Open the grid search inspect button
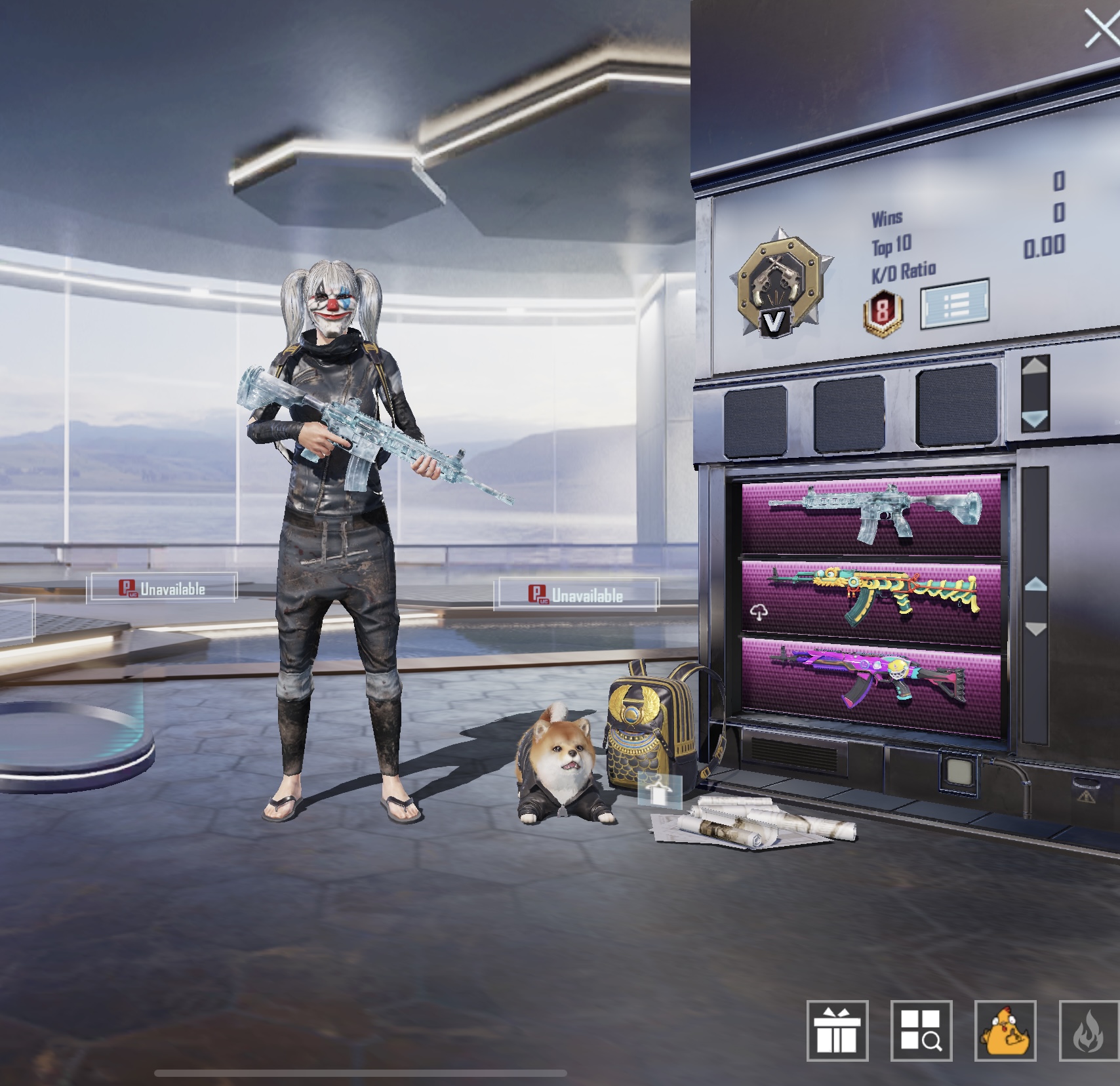 point(921,1031)
